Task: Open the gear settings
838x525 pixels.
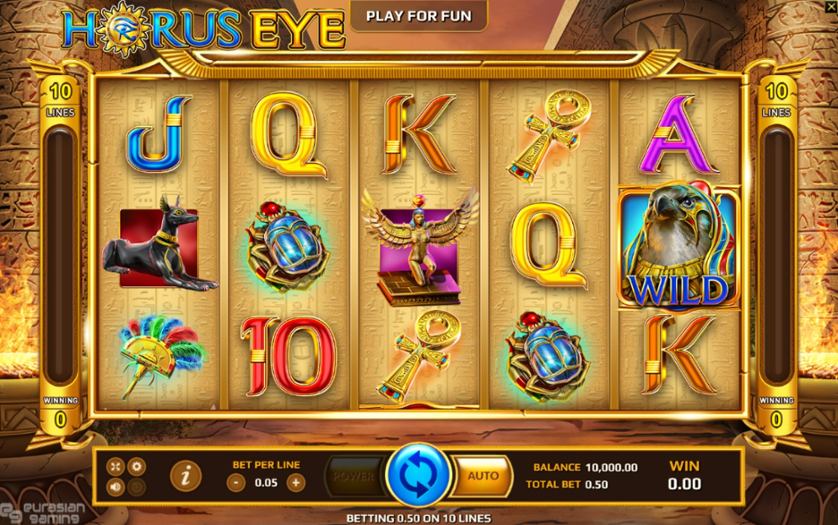Action: click(x=138, y=466)
